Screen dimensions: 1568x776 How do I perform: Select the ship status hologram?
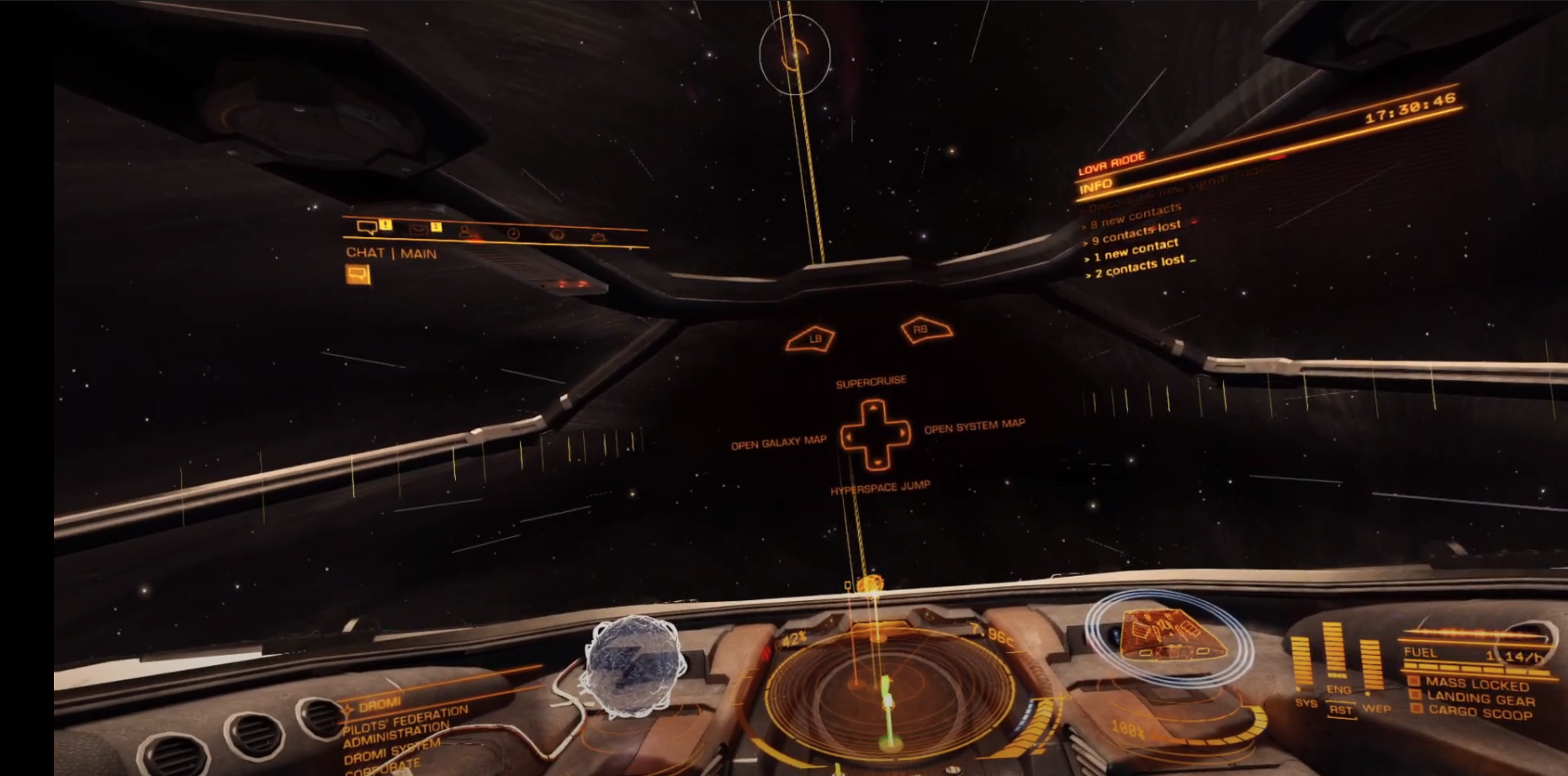(1167, 636)
